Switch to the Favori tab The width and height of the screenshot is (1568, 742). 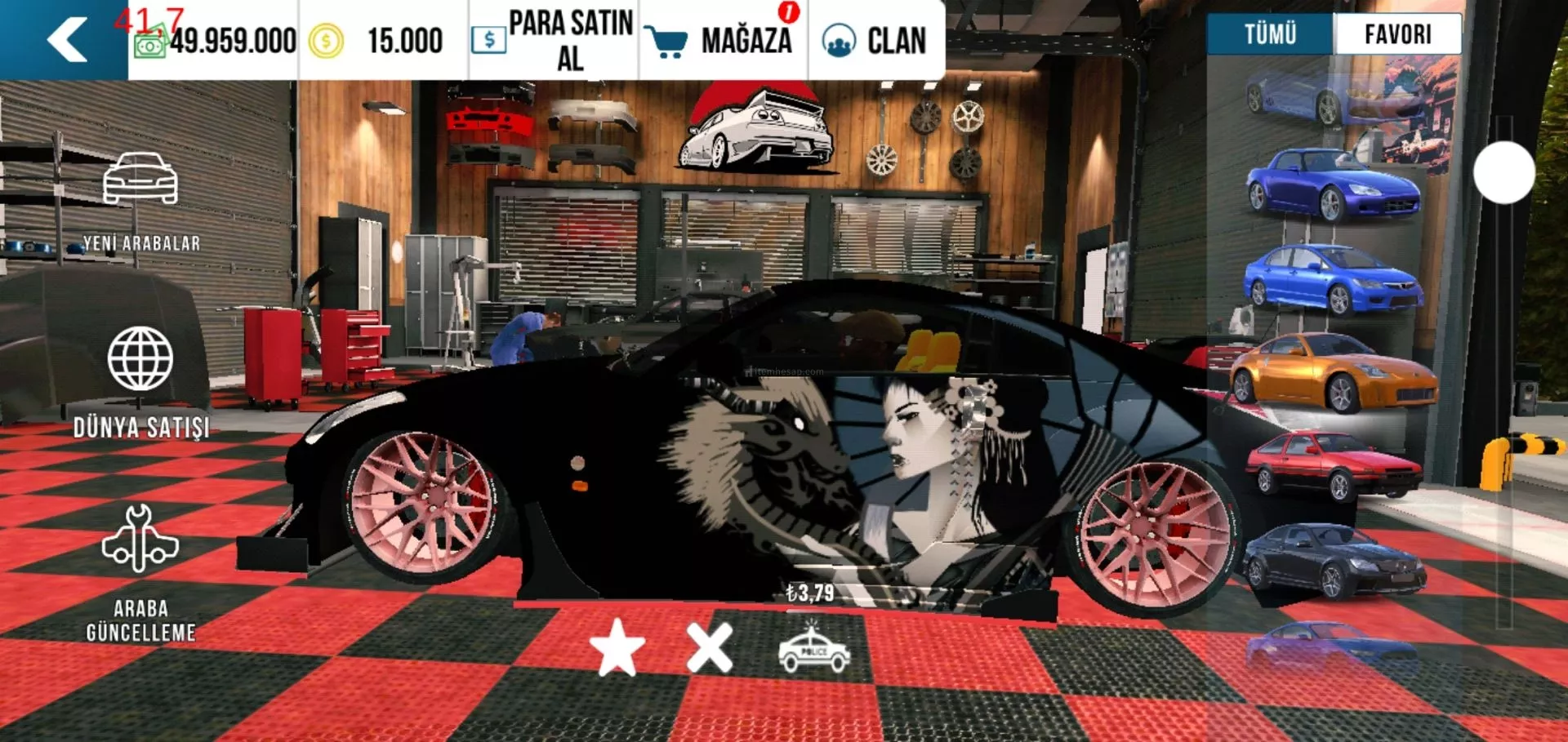1397,34
